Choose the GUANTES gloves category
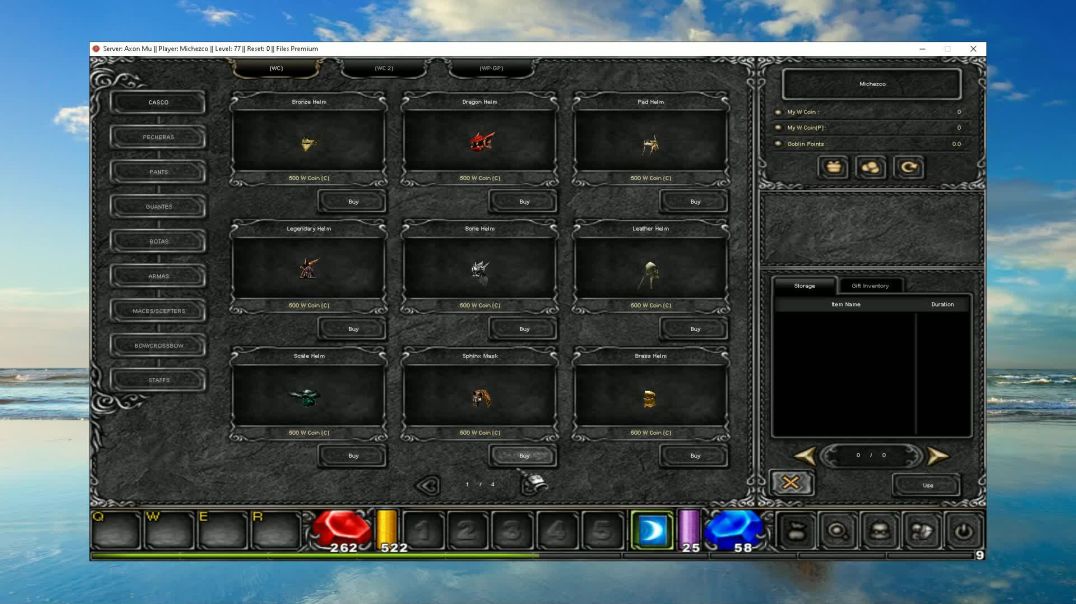 point(158,207)
